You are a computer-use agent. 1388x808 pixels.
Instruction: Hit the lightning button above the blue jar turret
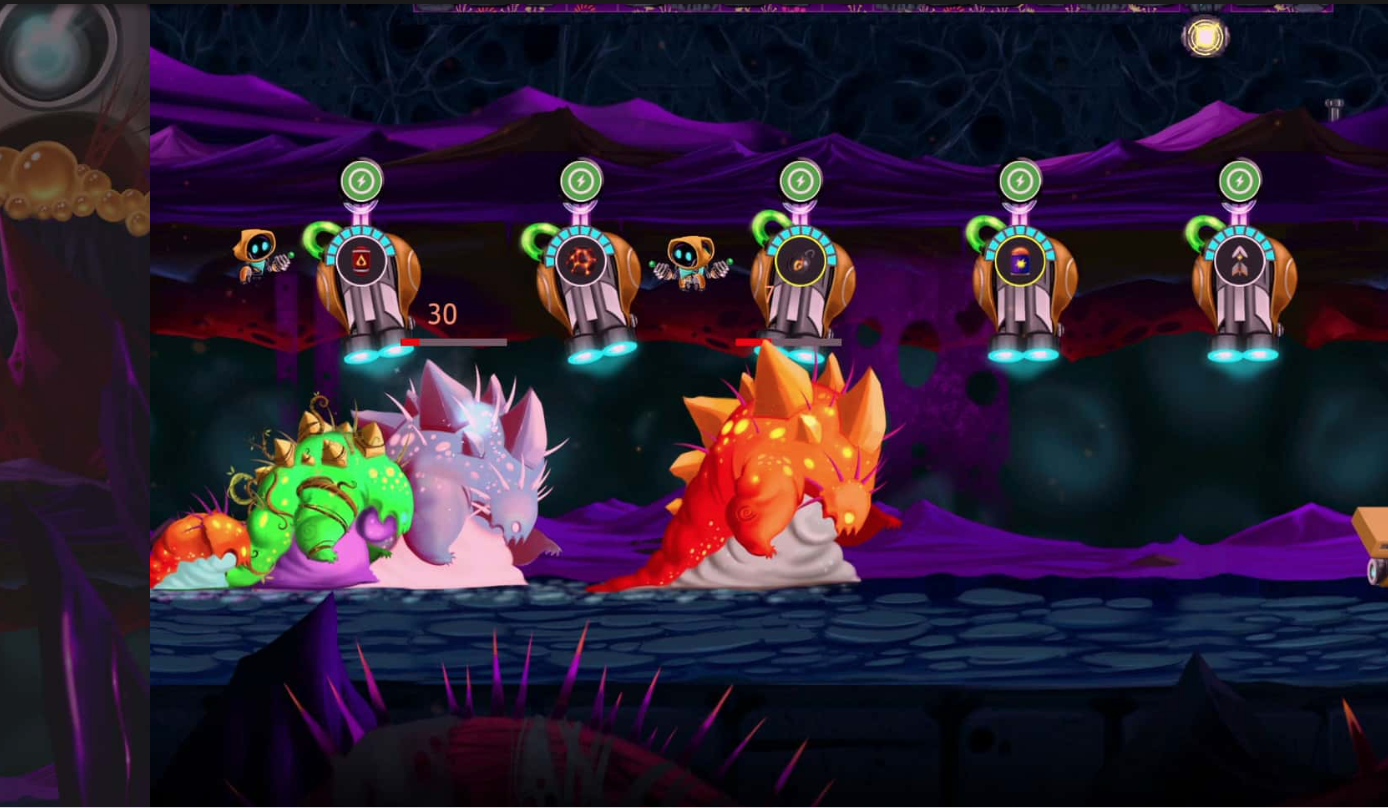coord(1020,181)
